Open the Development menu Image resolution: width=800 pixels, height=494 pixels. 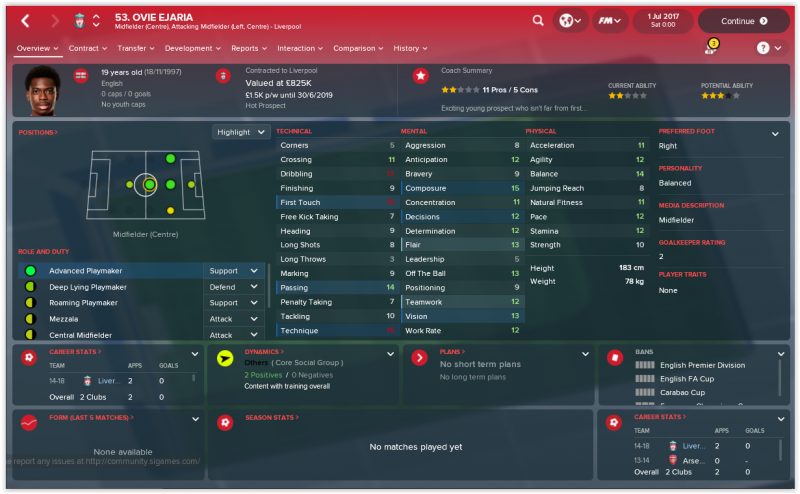click(x=192, y=48)
